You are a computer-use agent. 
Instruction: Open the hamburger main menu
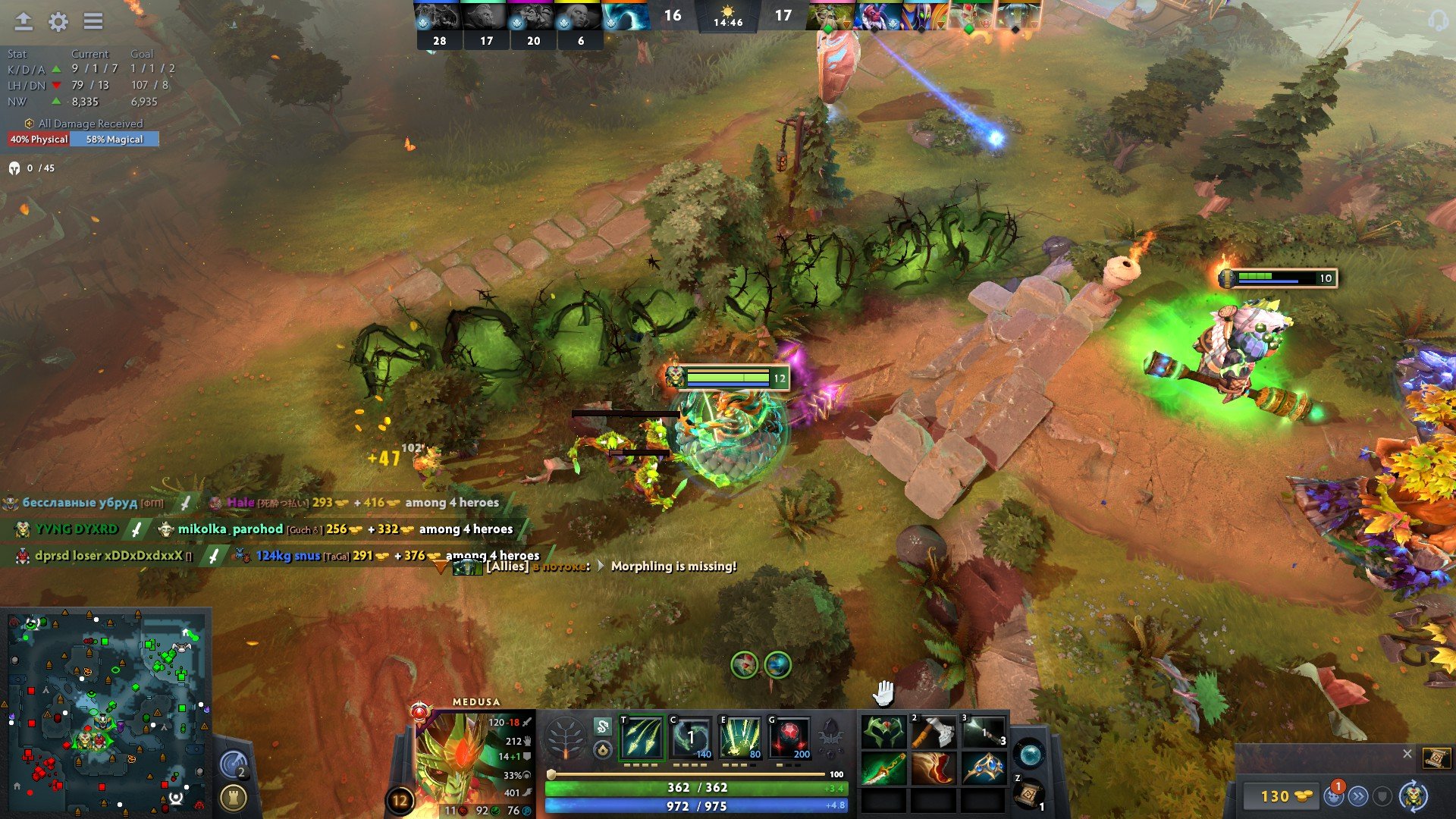click(93, 22)
